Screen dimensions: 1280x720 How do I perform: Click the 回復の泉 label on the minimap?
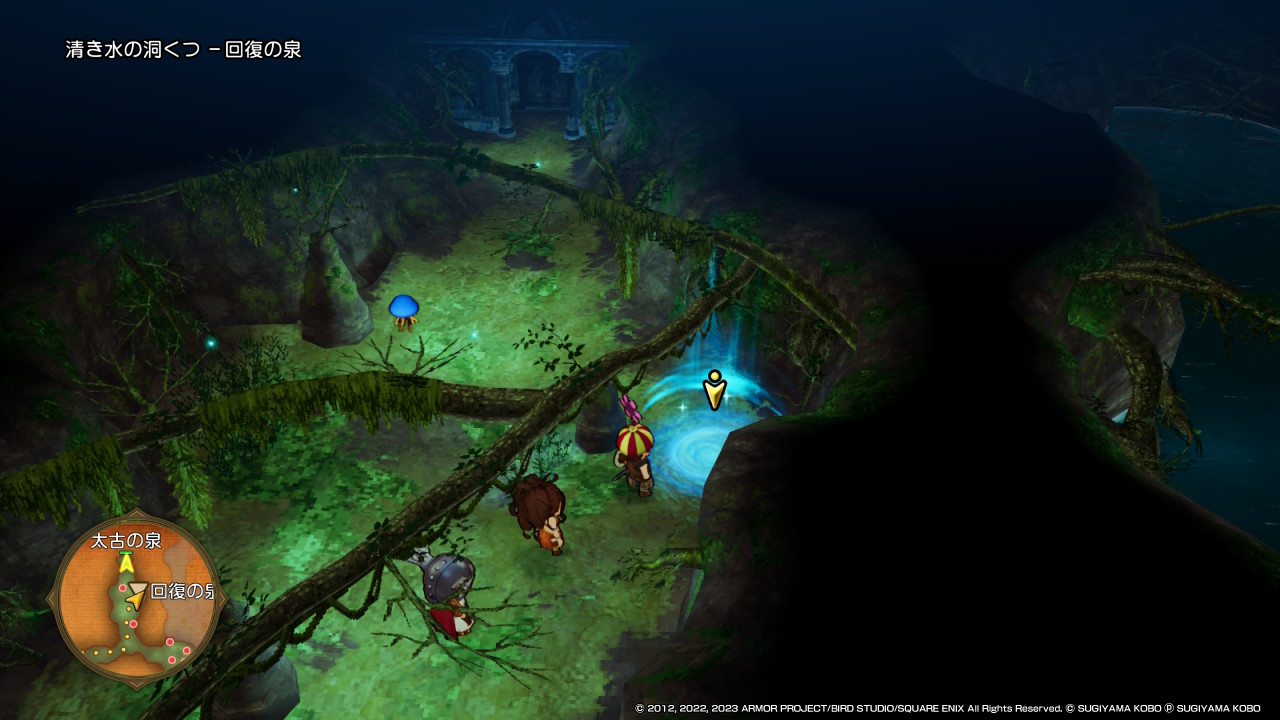click(182, 591)
